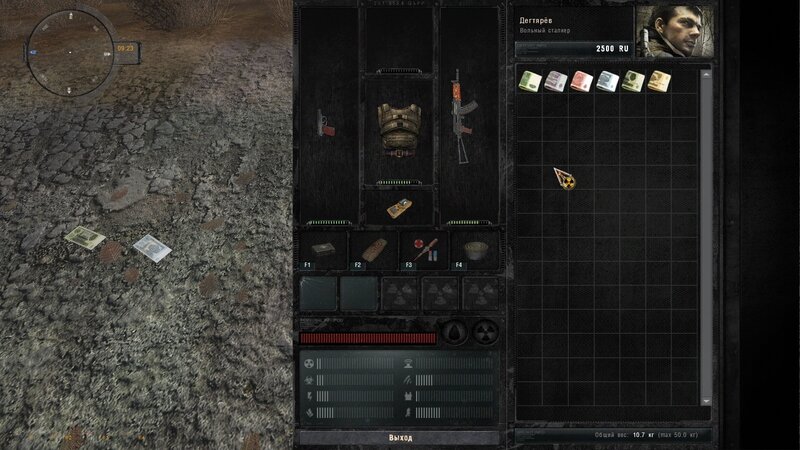
Task: Select the yellow banknote bundle in backpack
Action: click(x=659, y=82)
